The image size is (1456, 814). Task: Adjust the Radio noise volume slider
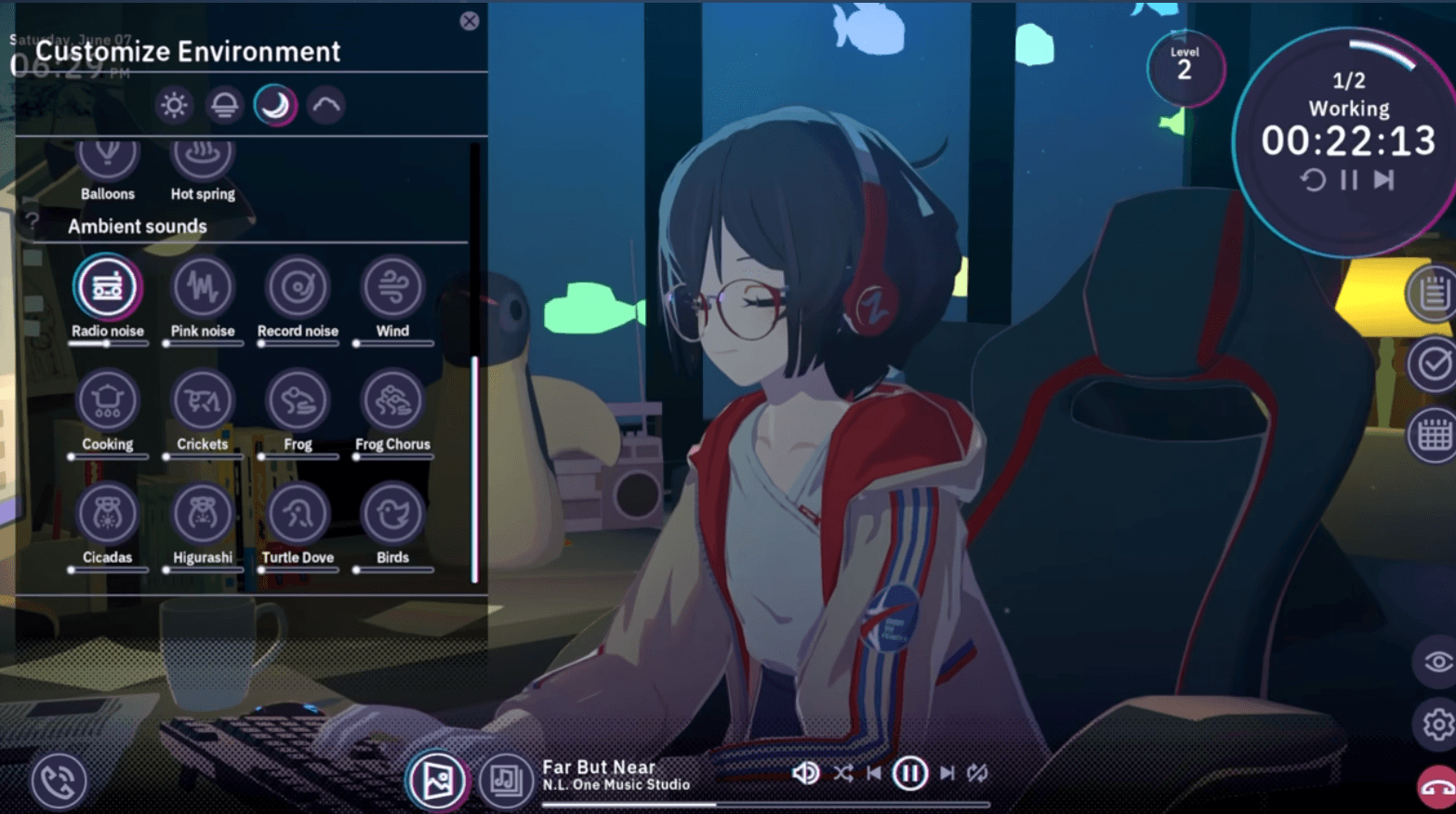pyautogui.click(x=108, y=343)
